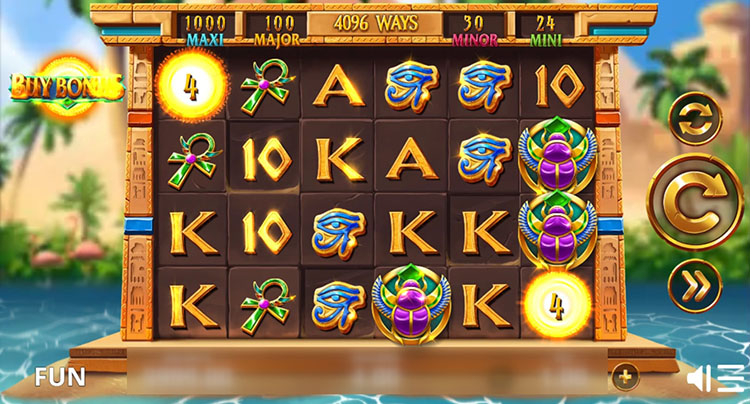750x404 pixels.
Task: Open autoplay with the two-arrow cycle button
Action: point(694,119)
